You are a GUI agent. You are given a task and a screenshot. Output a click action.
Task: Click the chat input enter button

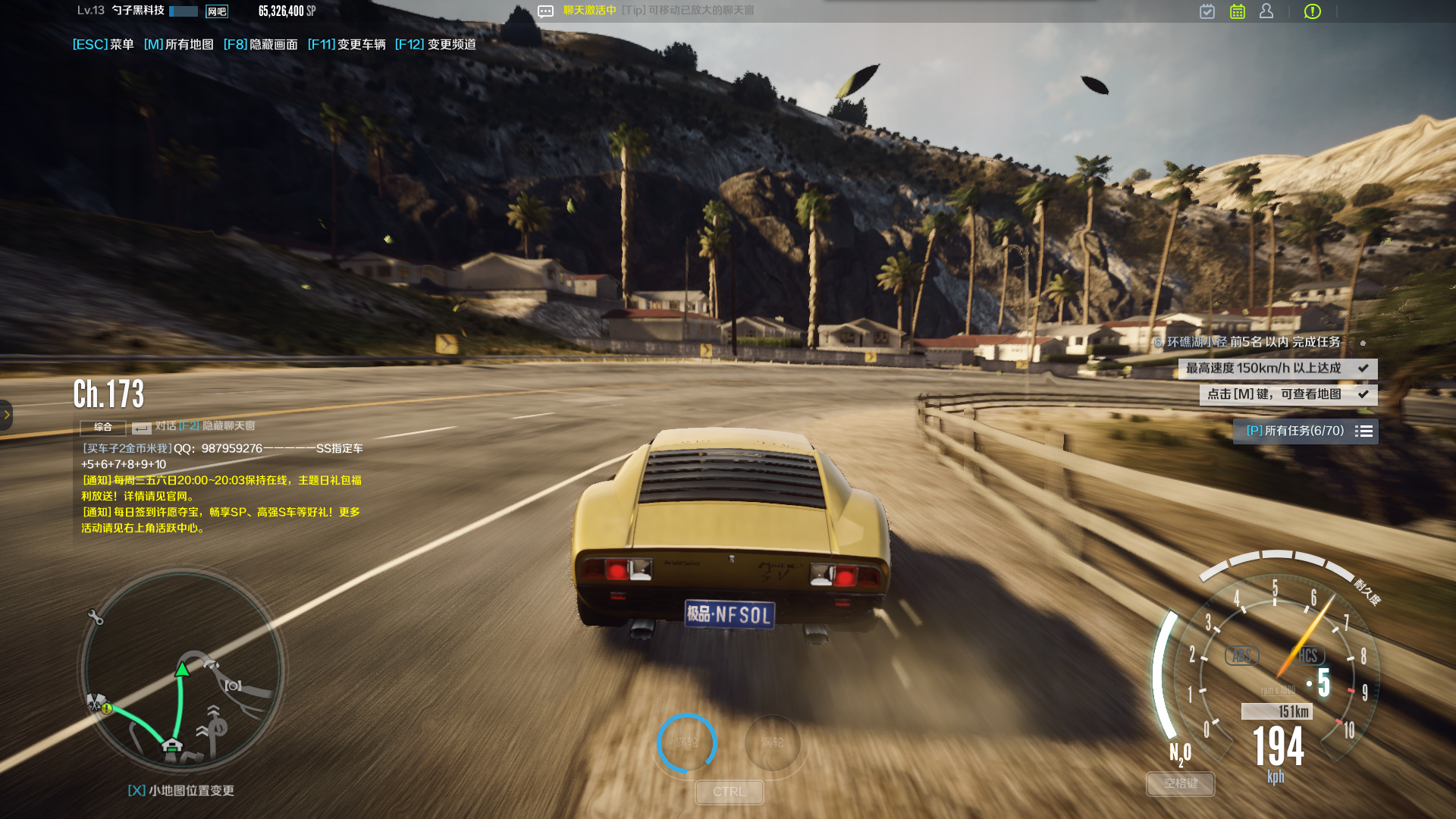[x=141, y=428]
